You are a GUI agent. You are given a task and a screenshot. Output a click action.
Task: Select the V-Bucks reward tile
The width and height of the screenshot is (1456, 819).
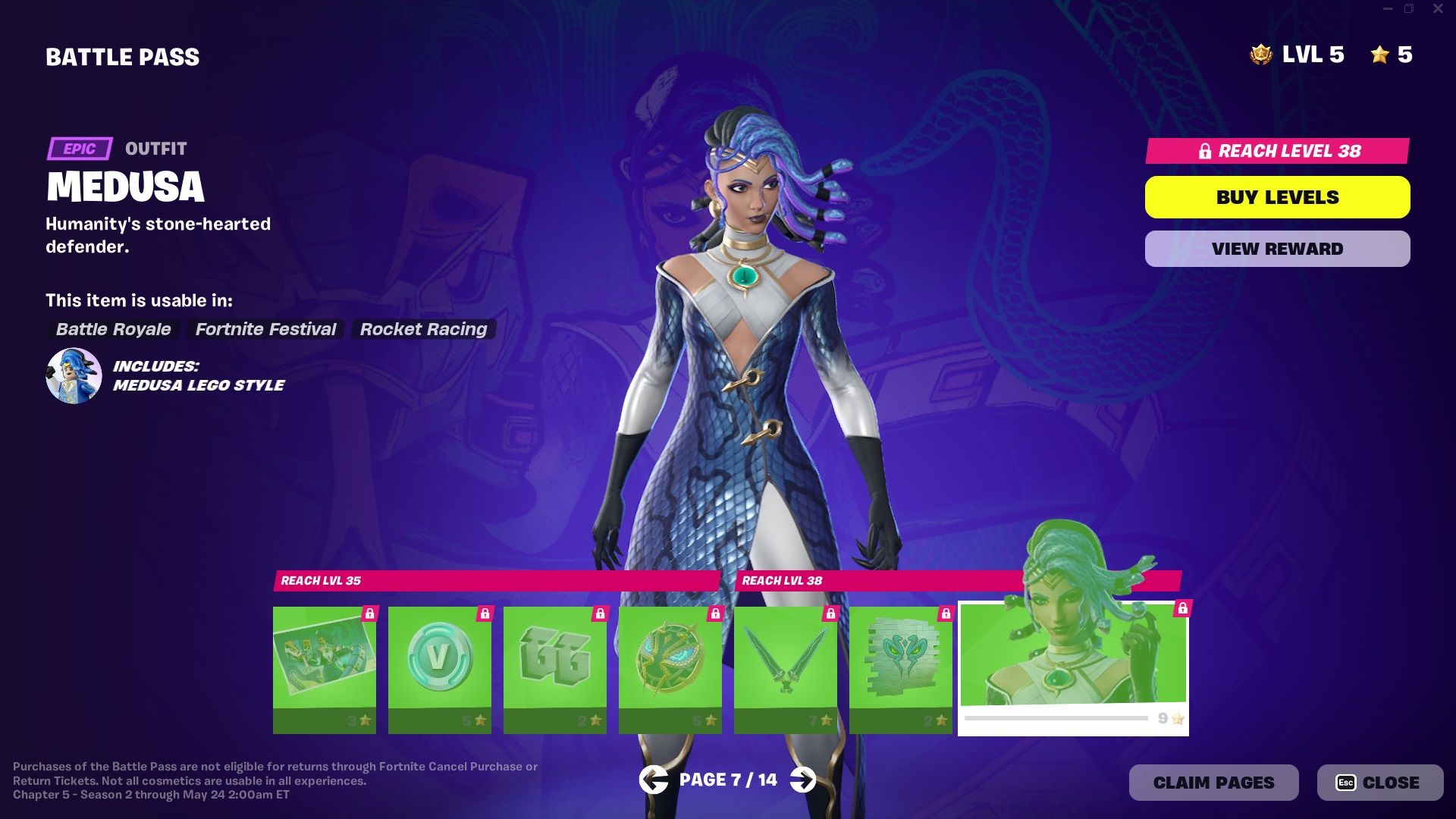[x=440, y=667]
